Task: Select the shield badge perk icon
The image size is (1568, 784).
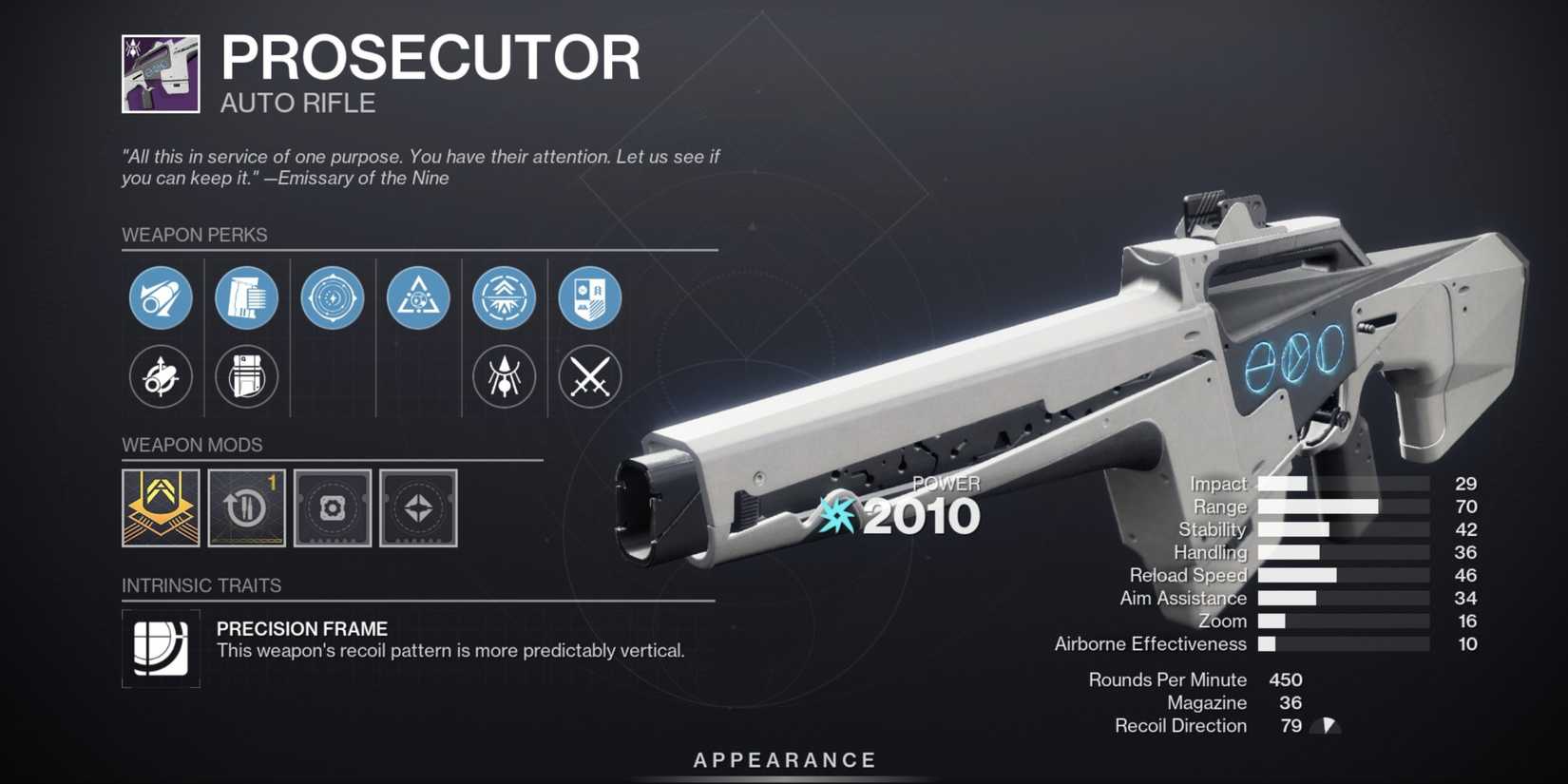Action: click(x=589, y=297)
